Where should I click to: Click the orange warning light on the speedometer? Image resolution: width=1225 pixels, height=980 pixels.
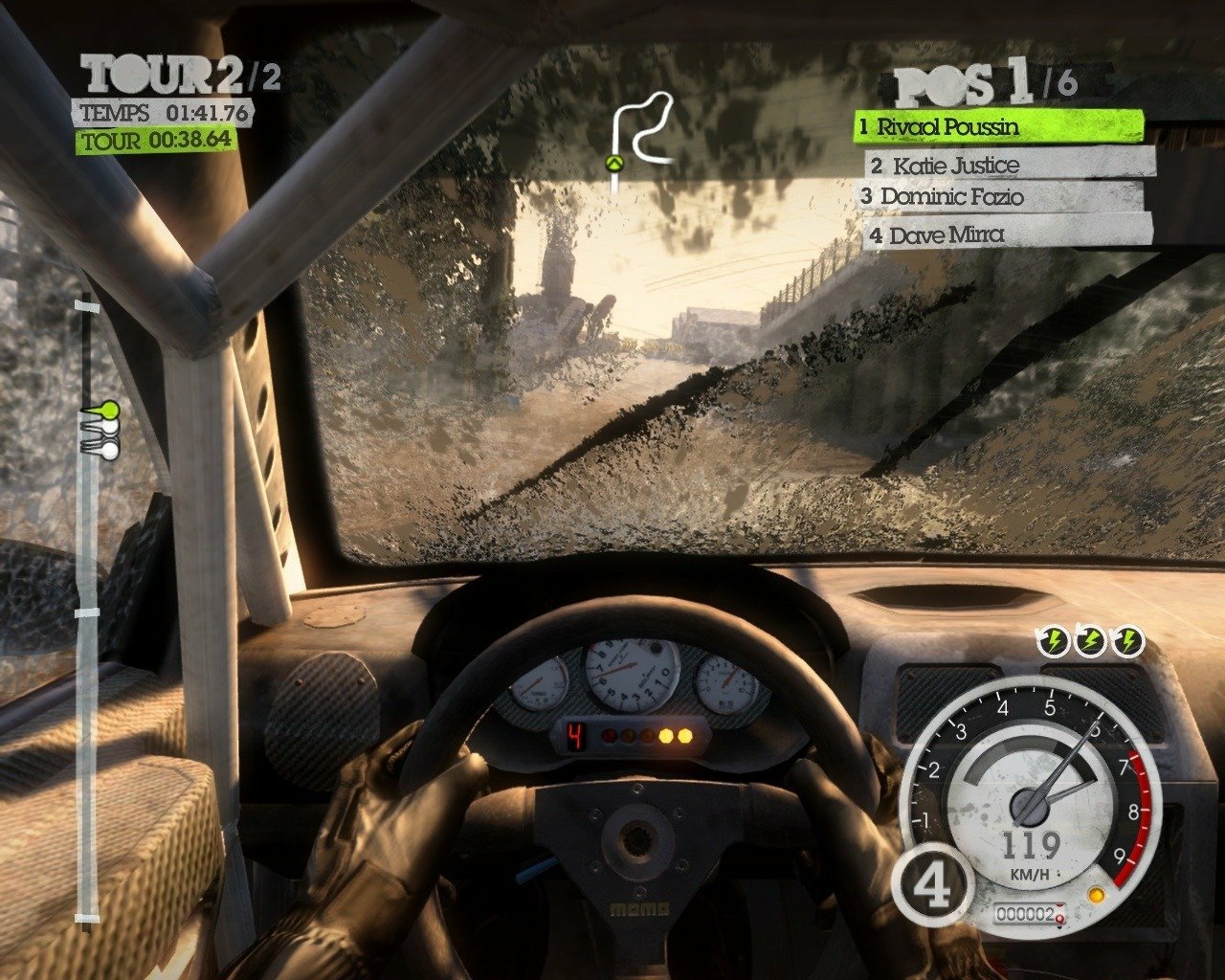(1096, 896)
